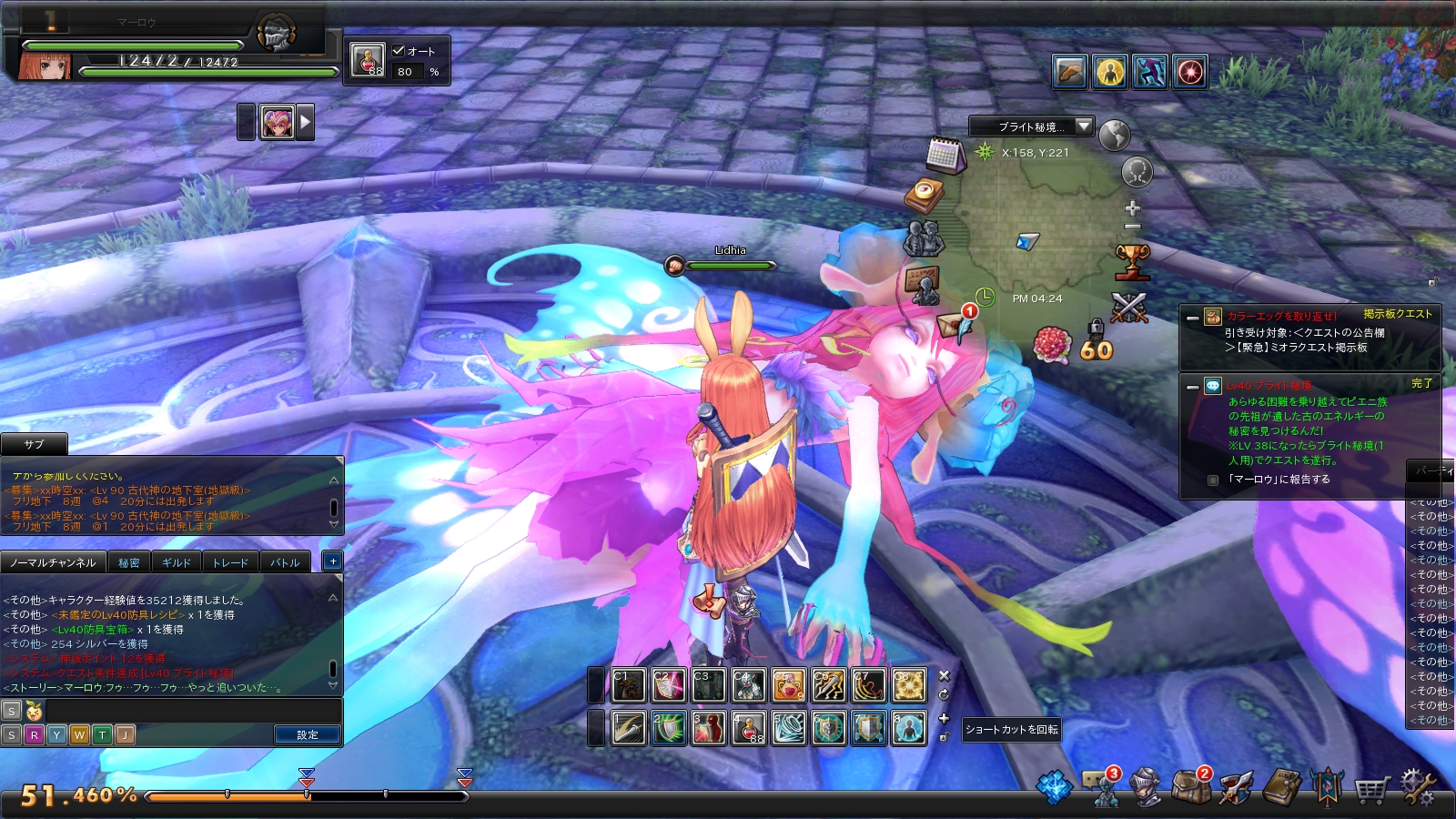
Task: Switch to the ギルド chat tab
Action: (177, 562)
